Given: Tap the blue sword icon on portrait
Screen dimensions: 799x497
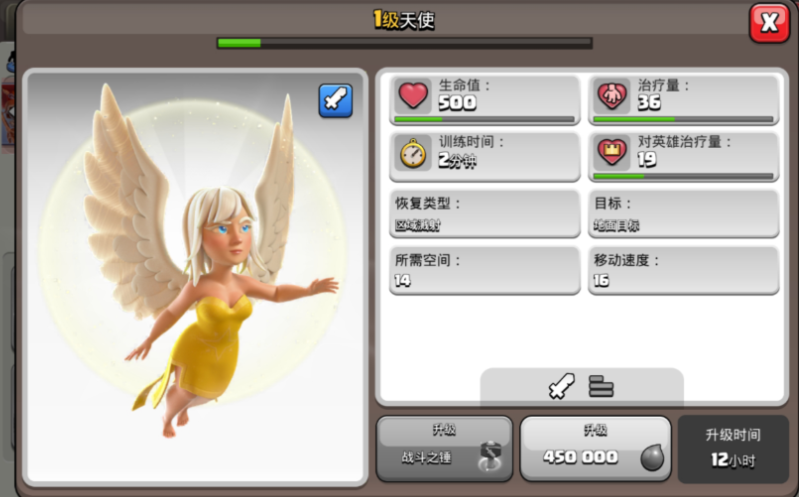Looking at the screenshot, I should click(335, 100).
